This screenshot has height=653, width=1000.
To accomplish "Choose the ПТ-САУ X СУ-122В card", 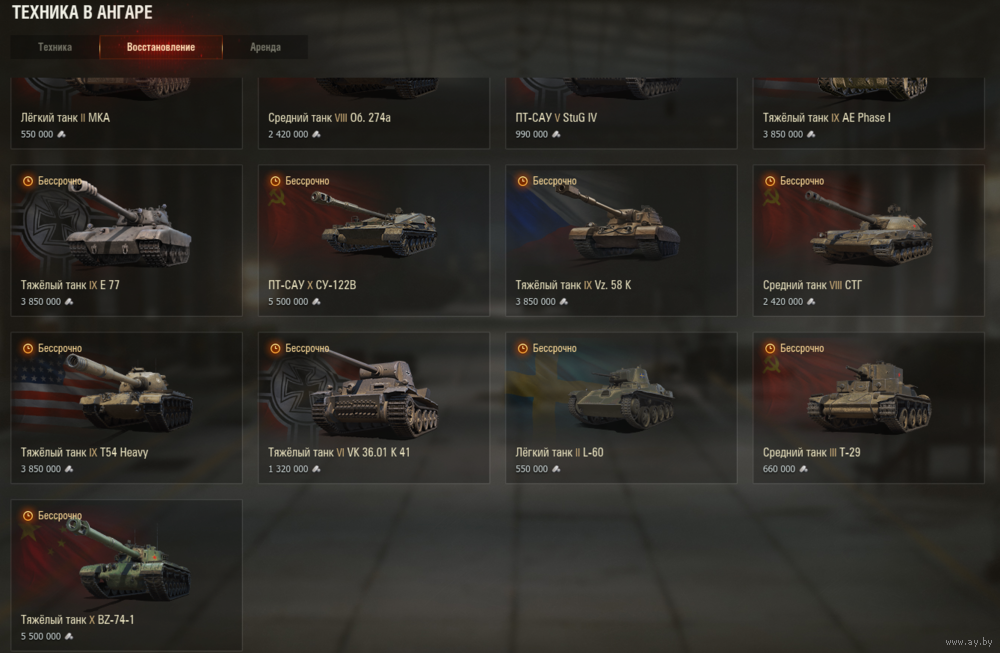I will click(373, 240).
